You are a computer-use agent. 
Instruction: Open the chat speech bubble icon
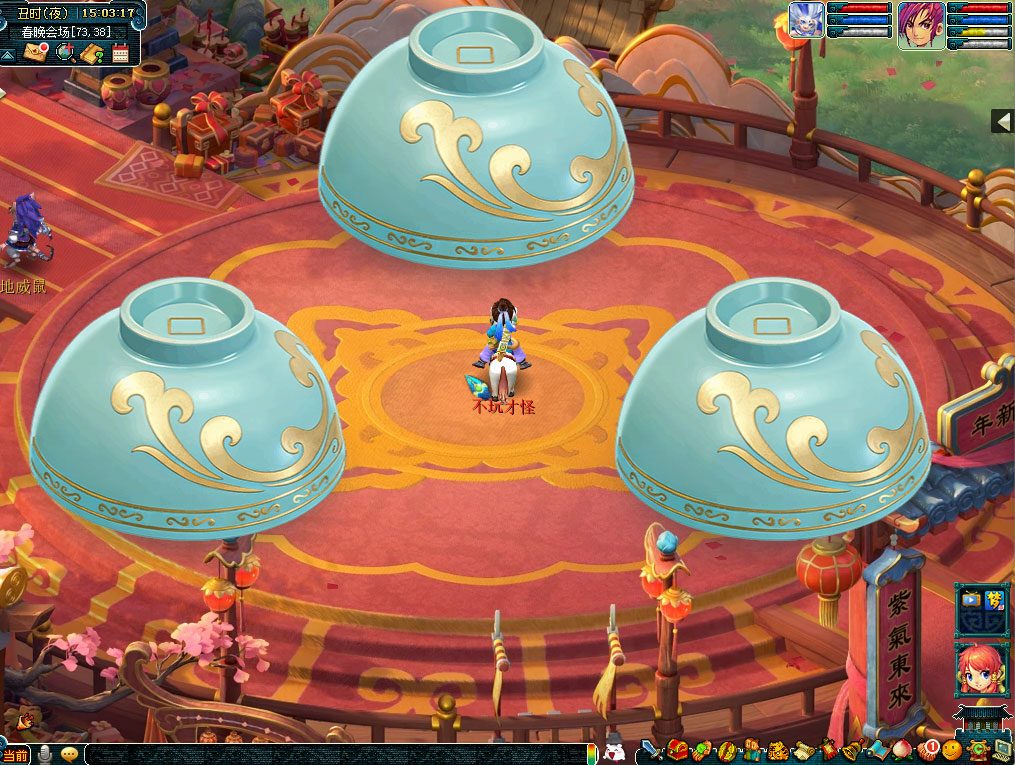click(69, 754)
